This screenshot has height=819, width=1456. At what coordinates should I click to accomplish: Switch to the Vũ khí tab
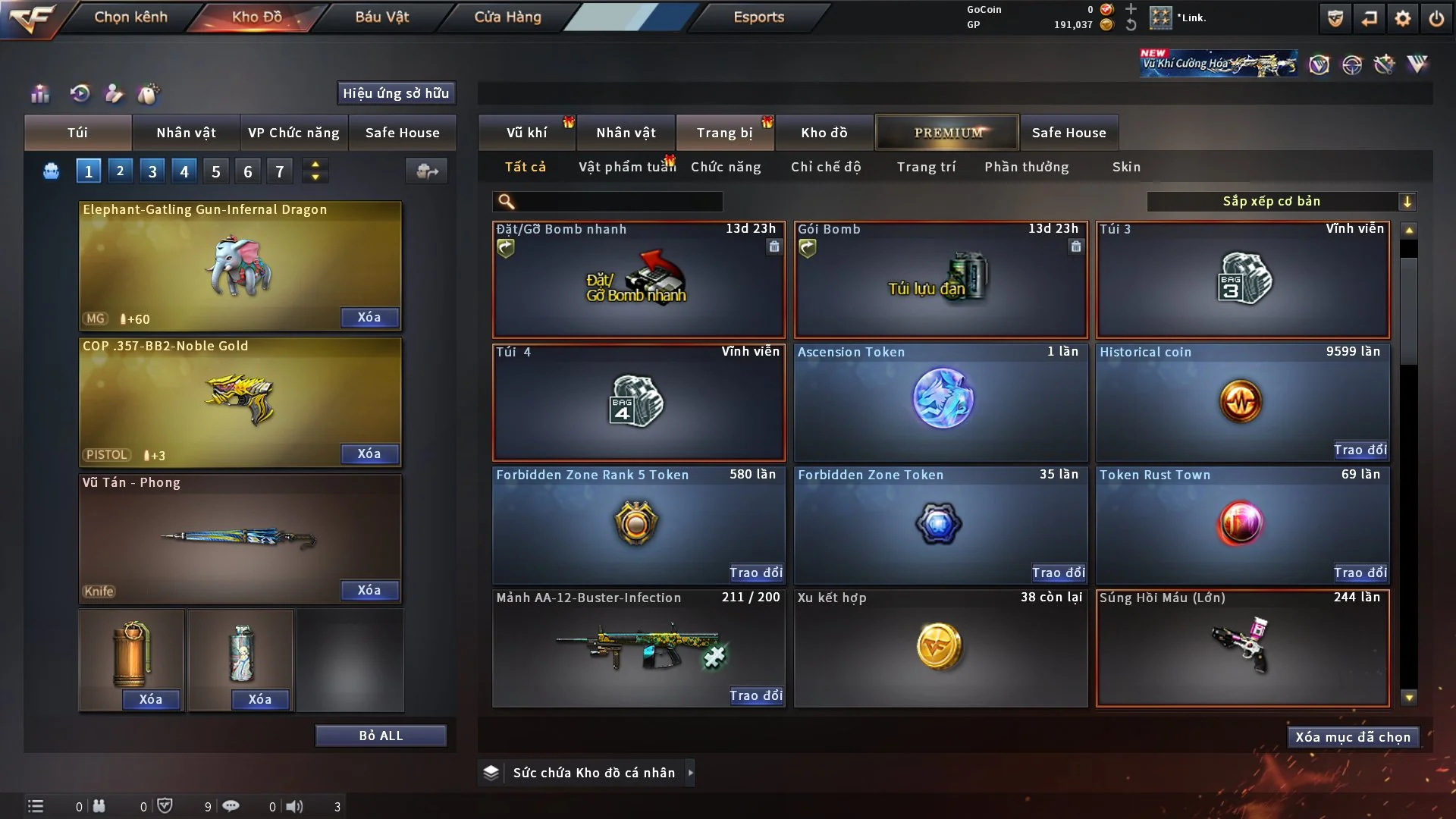[526, 133]
